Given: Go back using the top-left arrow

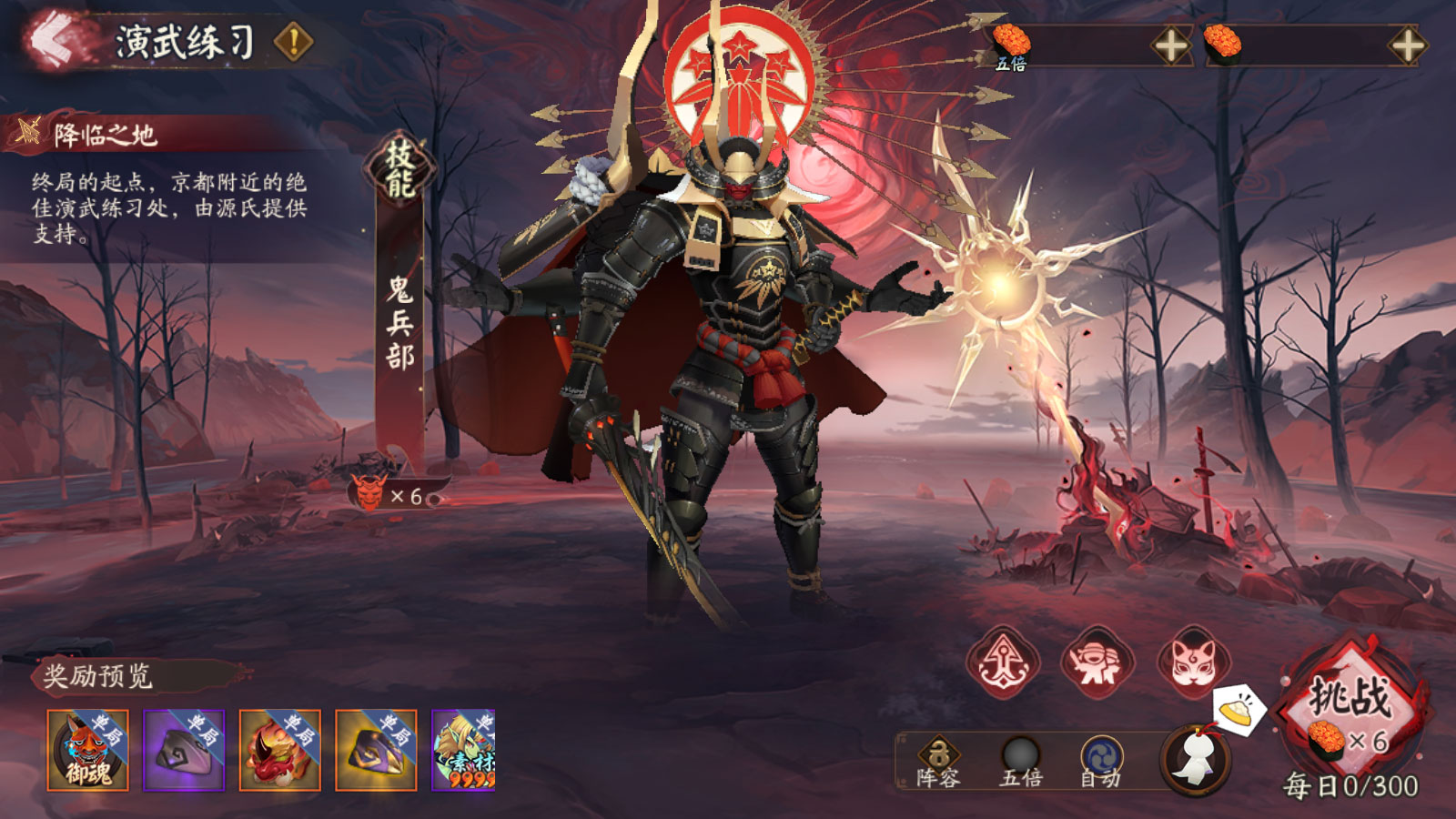Looking at the screenshot, I should 56,41.
